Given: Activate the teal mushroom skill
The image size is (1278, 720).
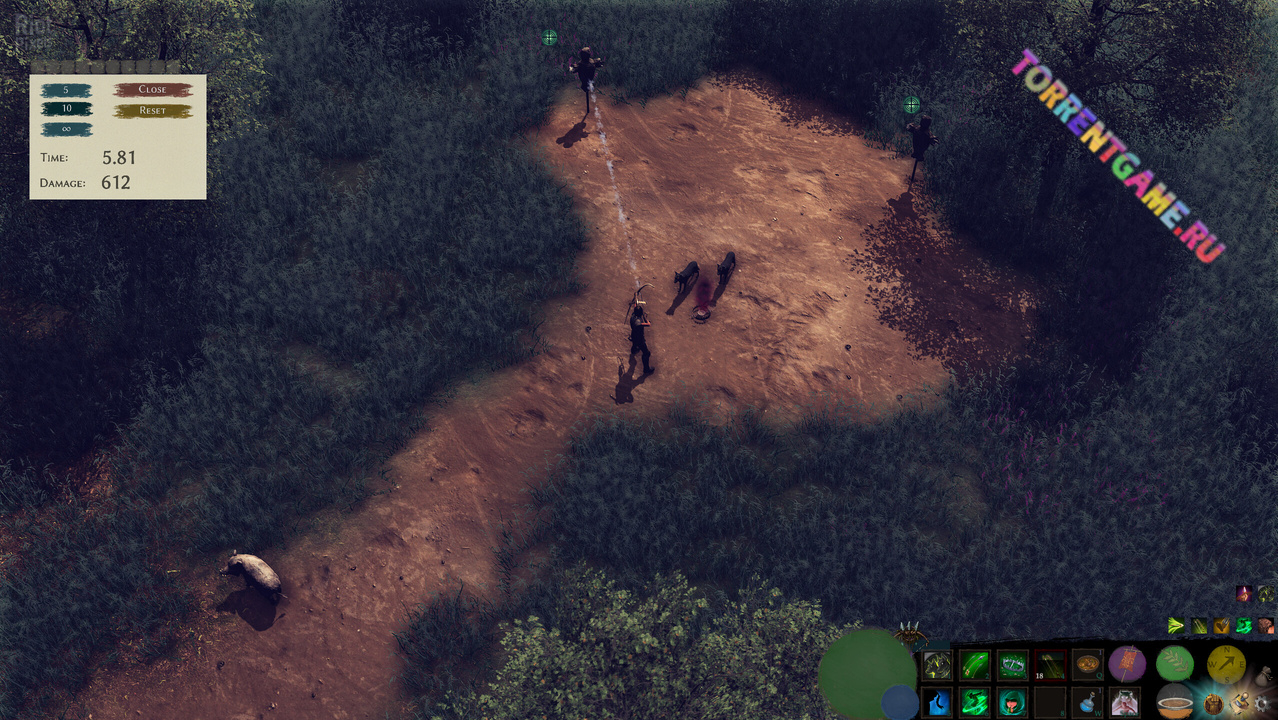Looking at the screenshot, I should (x=1013, y=702).
